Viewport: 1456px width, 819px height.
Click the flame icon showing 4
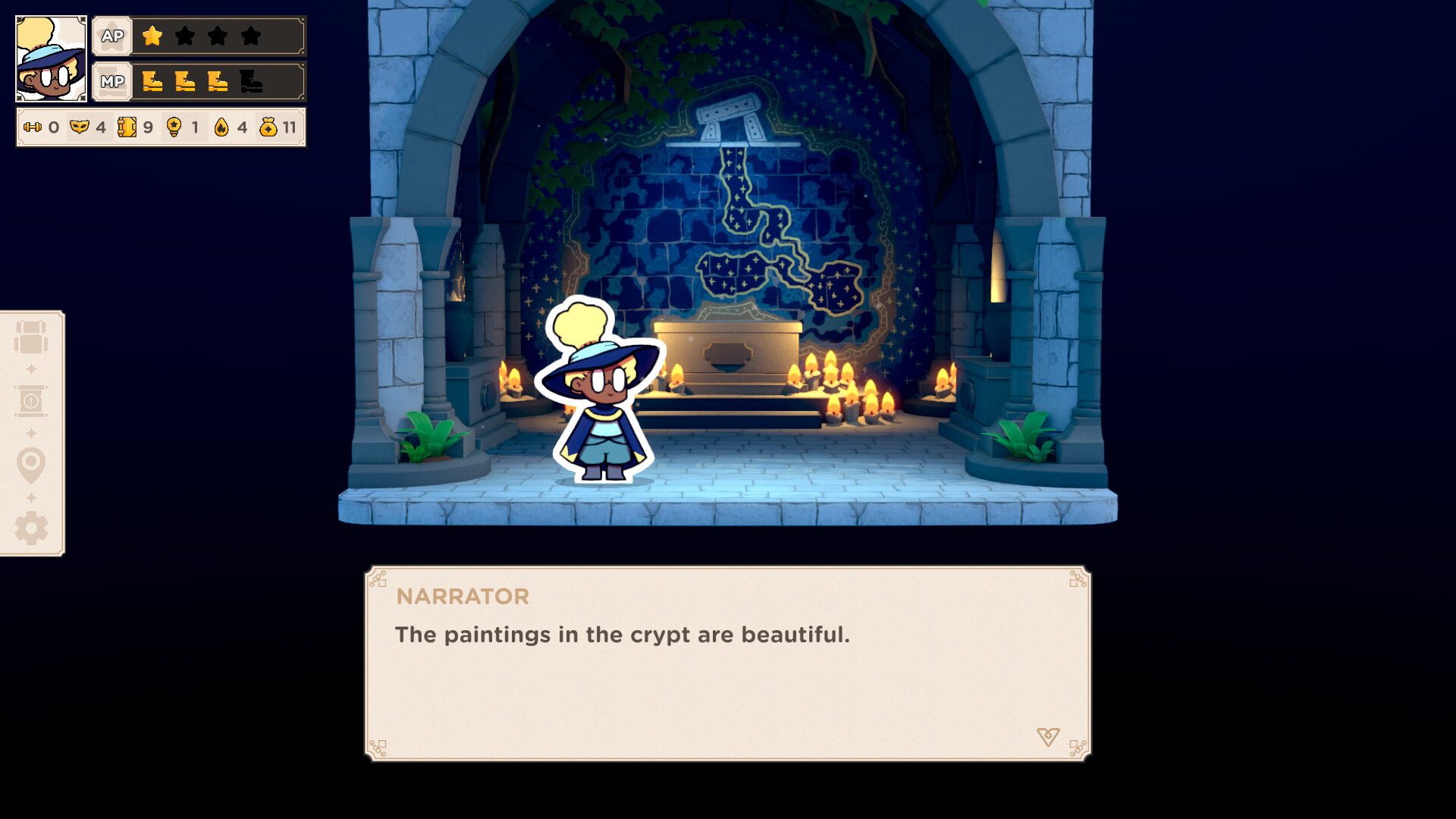coord(220,127)
